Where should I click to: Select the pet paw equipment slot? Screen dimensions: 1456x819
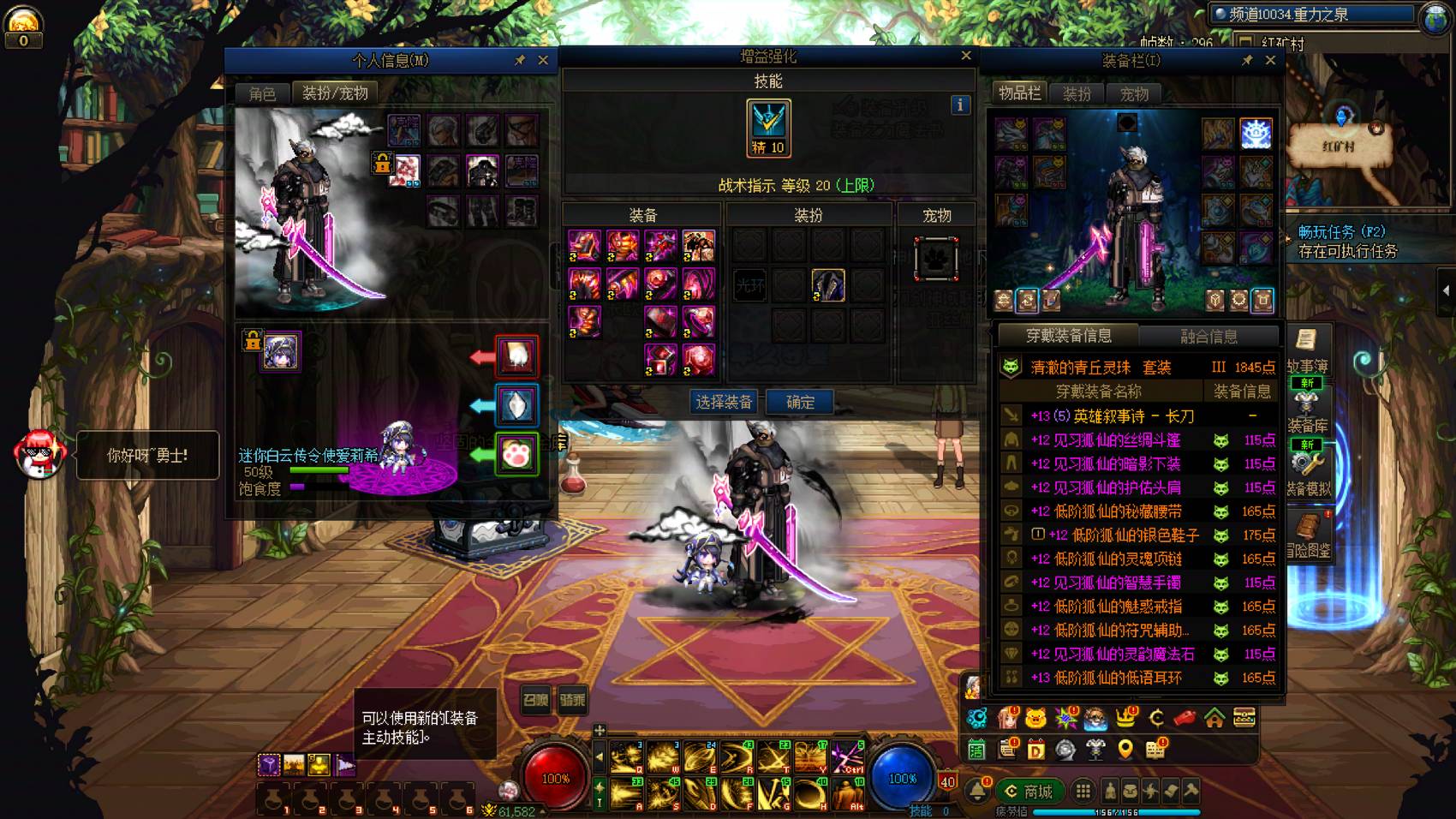point(935,258)
